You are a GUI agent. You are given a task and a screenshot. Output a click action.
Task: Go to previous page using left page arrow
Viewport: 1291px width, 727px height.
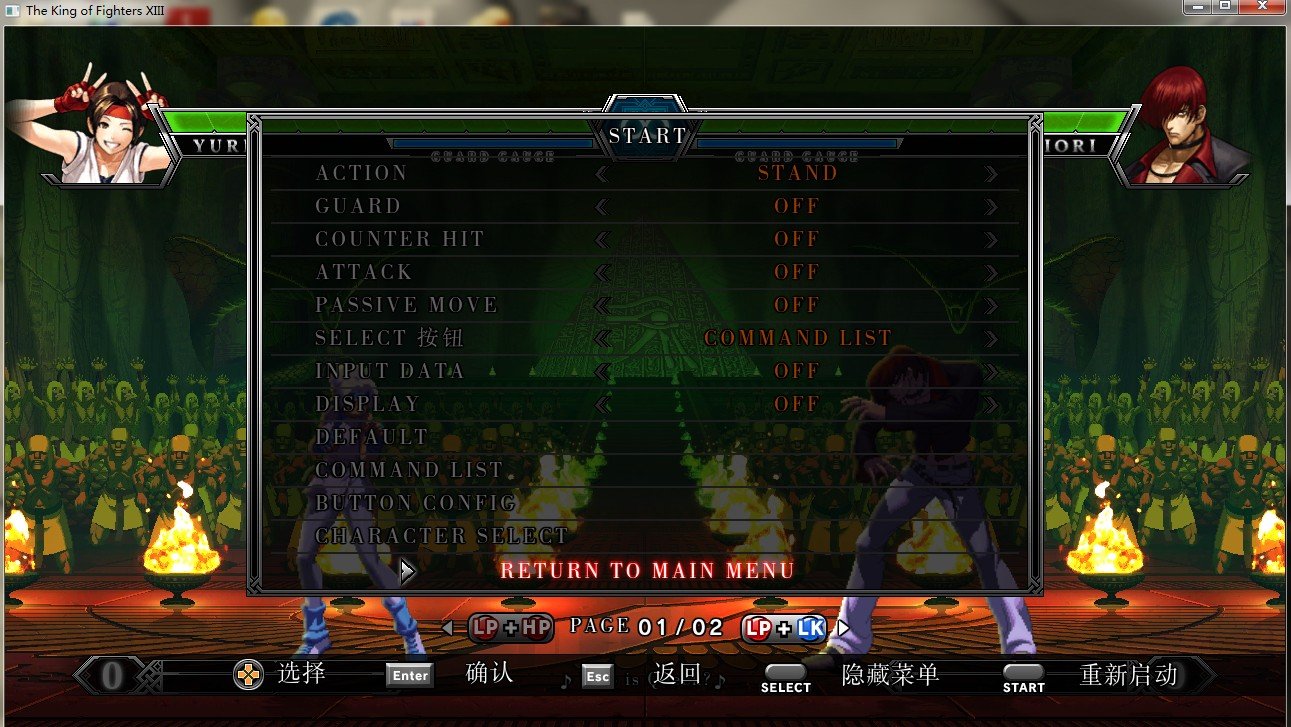pos(447,628)
